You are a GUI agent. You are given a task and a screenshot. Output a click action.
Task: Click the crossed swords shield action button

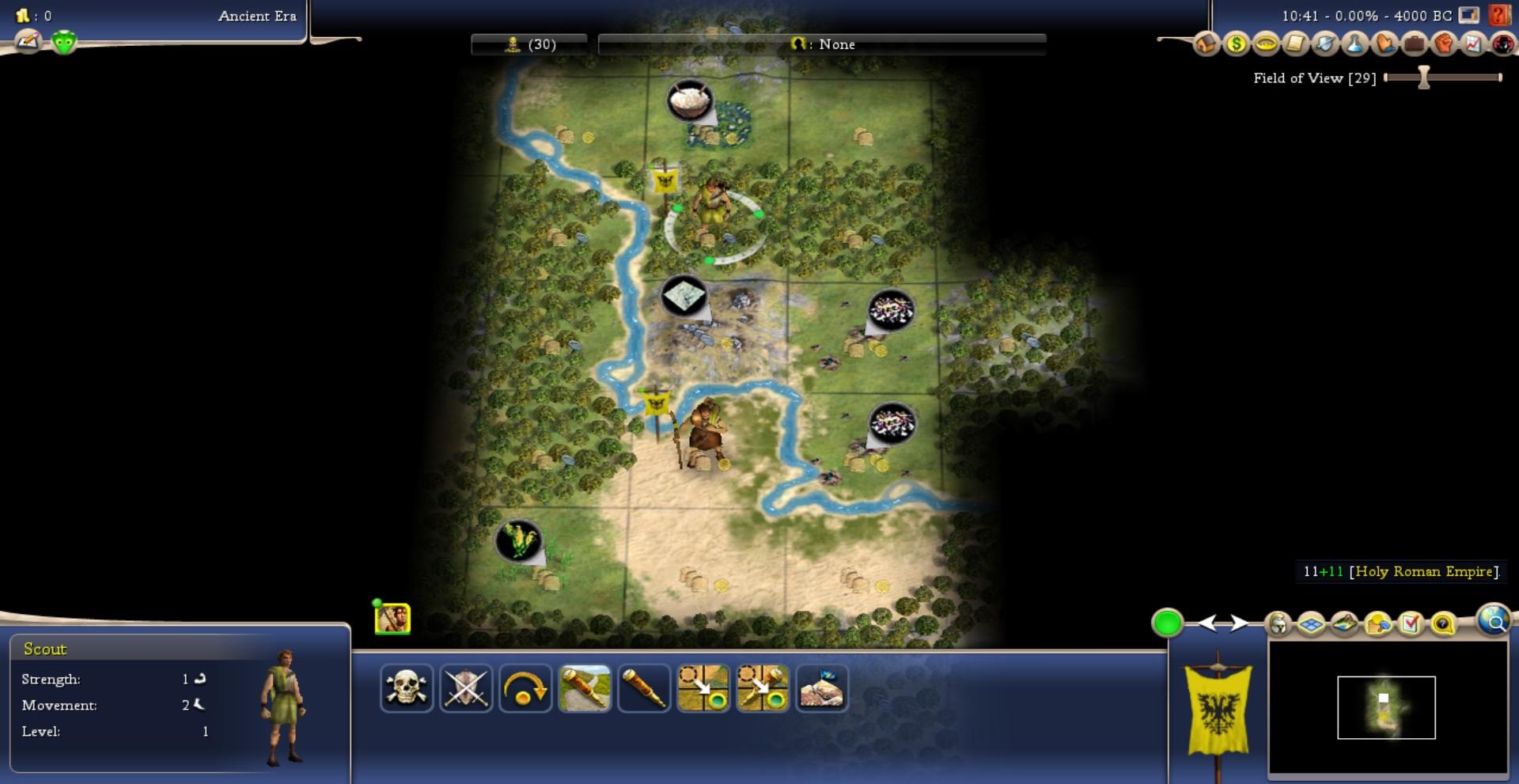466,687
